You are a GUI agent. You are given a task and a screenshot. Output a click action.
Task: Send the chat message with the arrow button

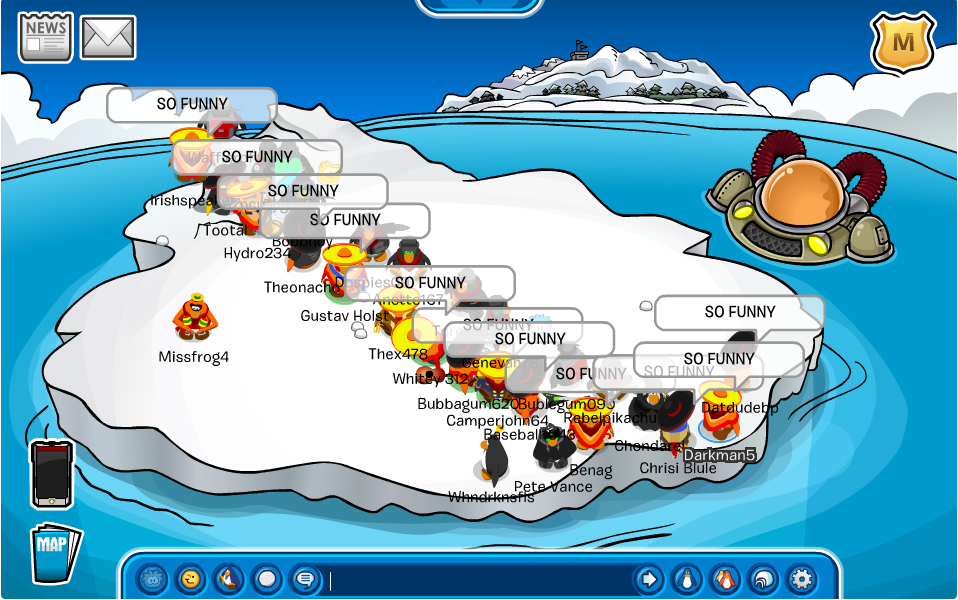pyautogui.click(x=648, y=578)
